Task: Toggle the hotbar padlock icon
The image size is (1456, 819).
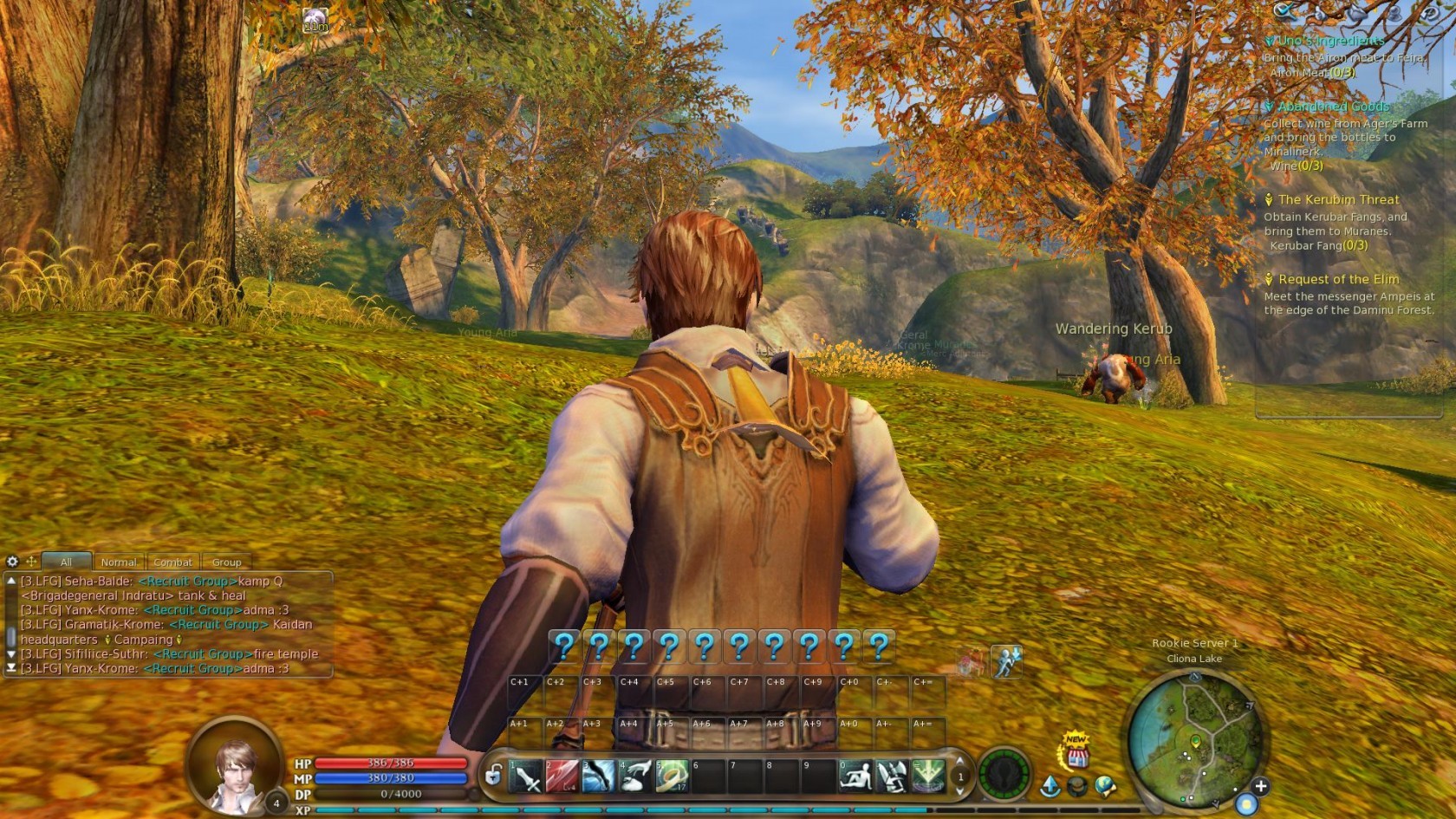Action: [x=493, y=774]
